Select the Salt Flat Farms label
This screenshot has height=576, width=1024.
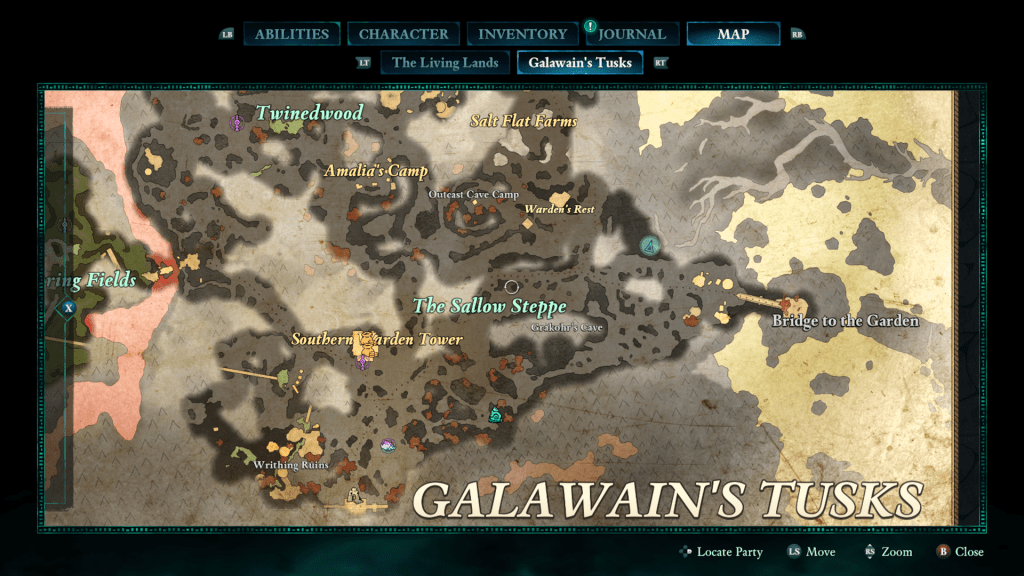pos(523,121)
